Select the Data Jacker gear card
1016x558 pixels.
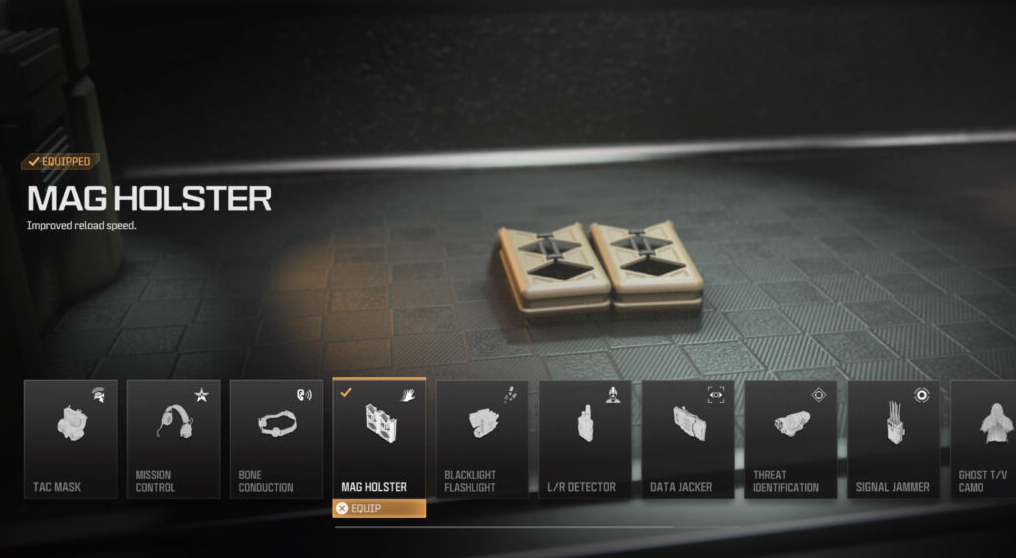(688, 439)
